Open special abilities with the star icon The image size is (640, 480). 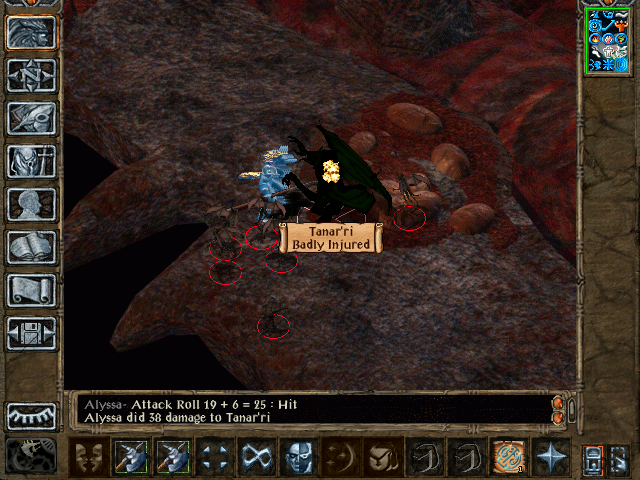pyautogui.click(x=551, y=458)
